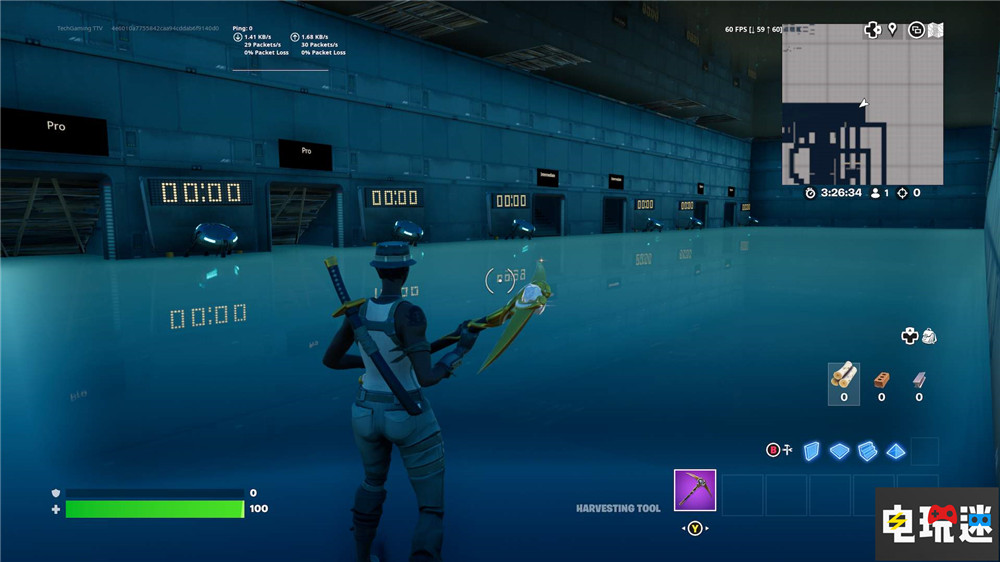
Task: Open the backpack inventory icon
Action: (929, 336)
